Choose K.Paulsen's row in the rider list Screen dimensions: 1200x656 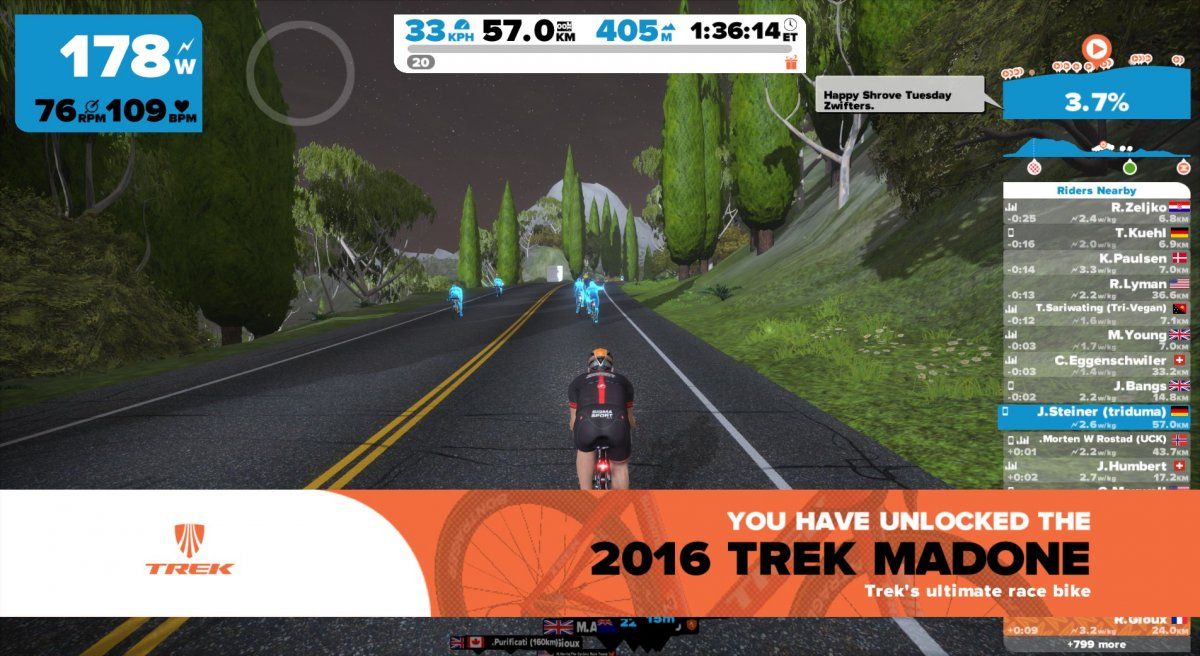click(1096, 264)
